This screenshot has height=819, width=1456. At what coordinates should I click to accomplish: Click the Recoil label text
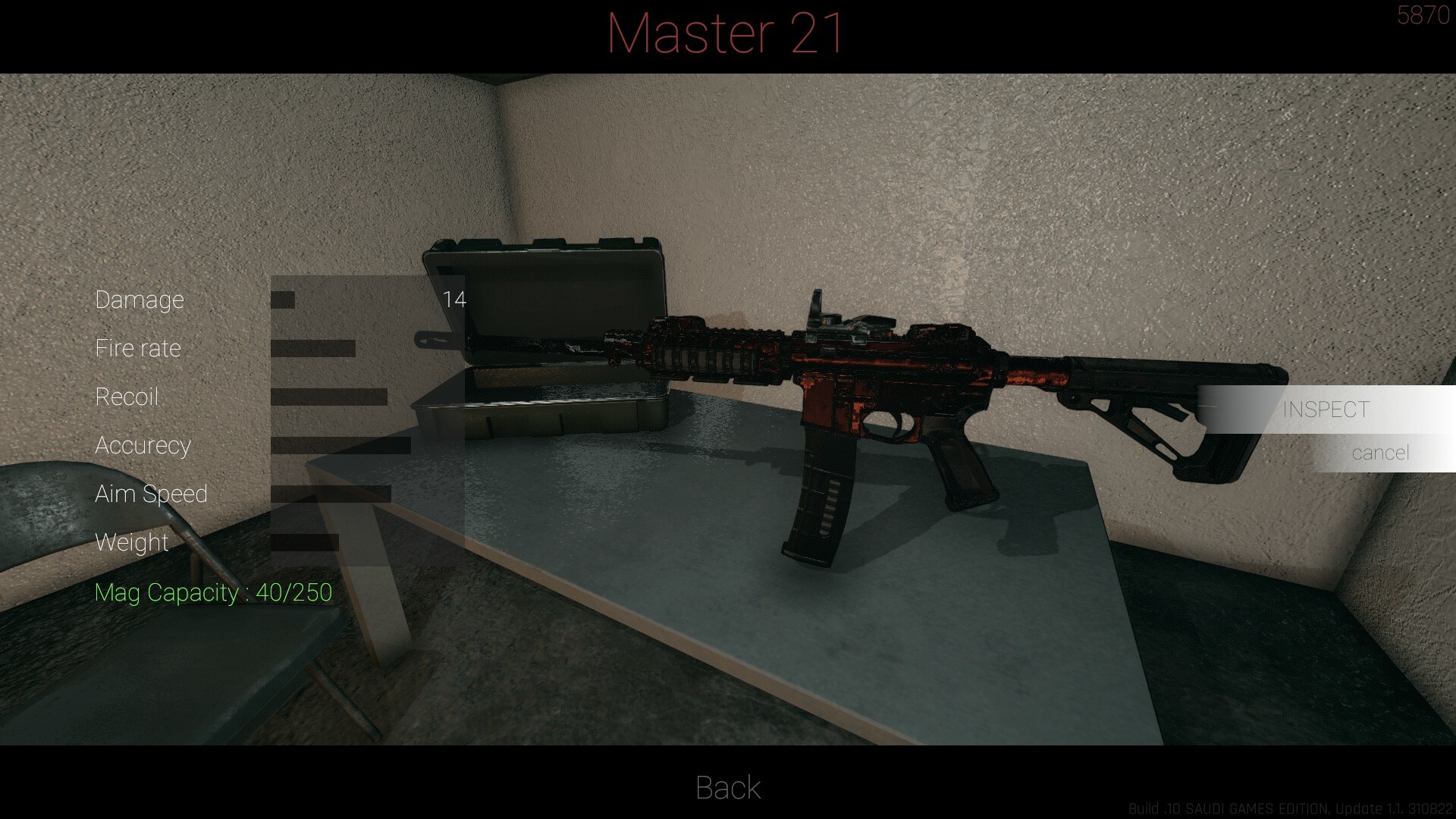(x=127, y=397)
